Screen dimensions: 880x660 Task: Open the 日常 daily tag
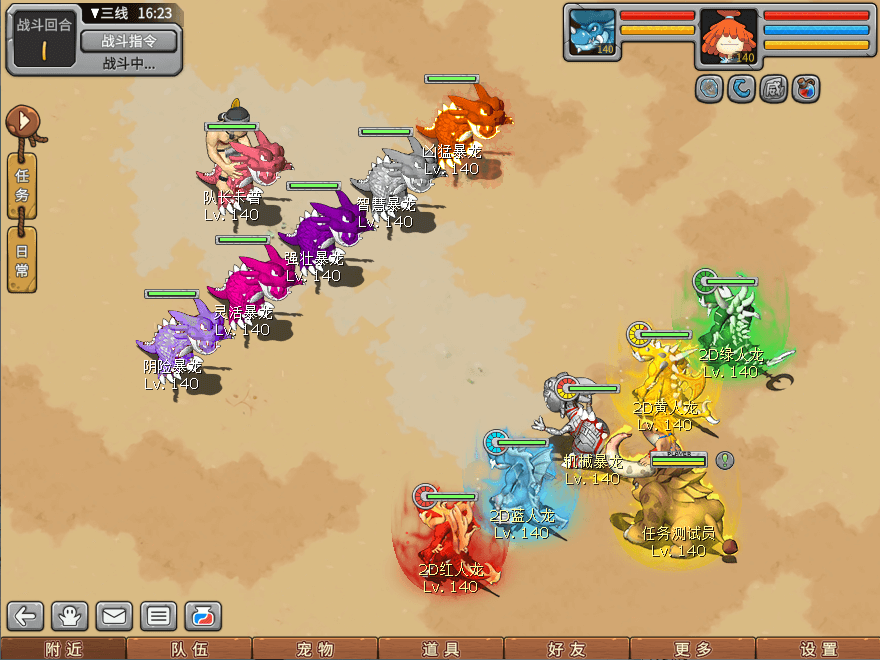pyautogui.click(x=22, y=260)
